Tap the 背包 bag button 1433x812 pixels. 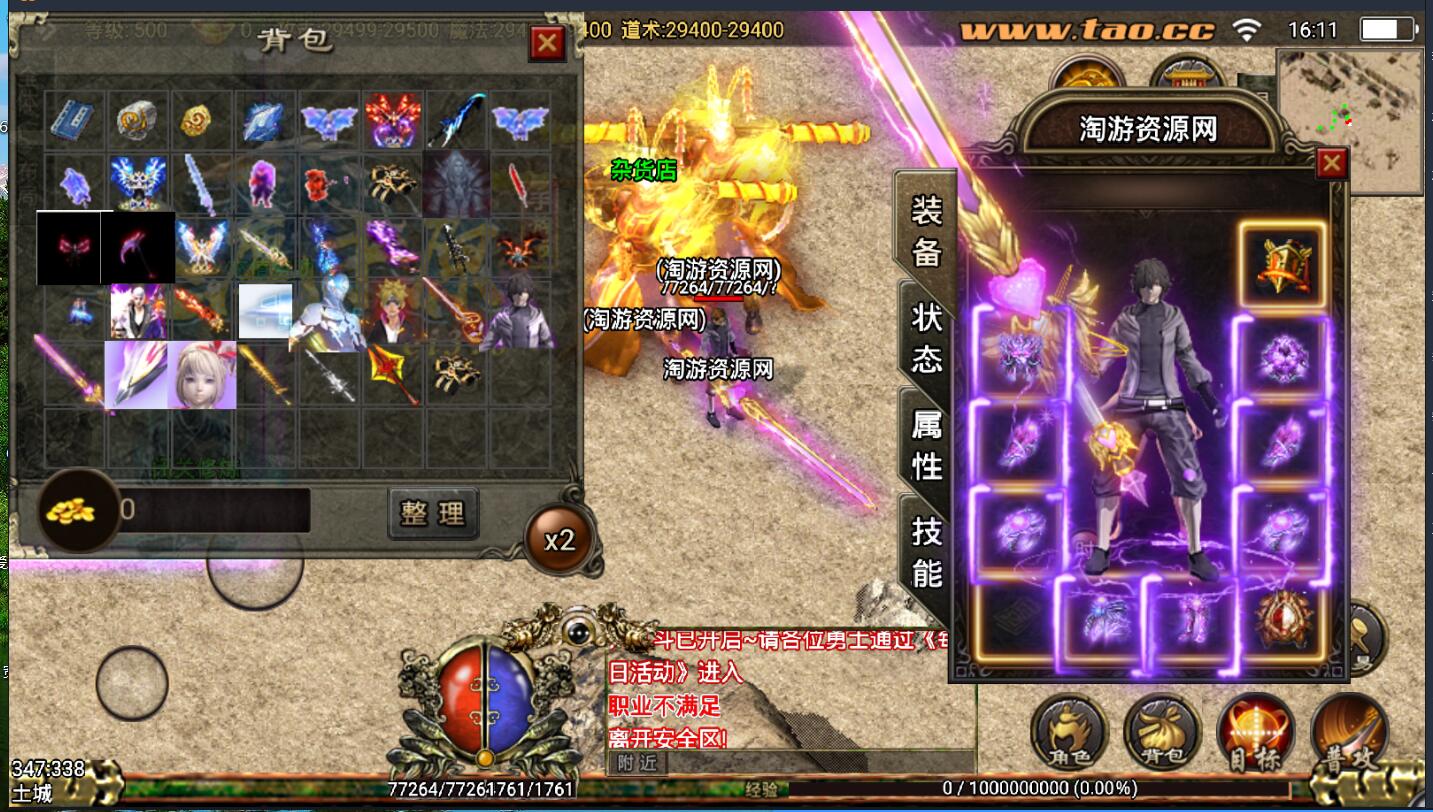click(x=1161, y=733)
